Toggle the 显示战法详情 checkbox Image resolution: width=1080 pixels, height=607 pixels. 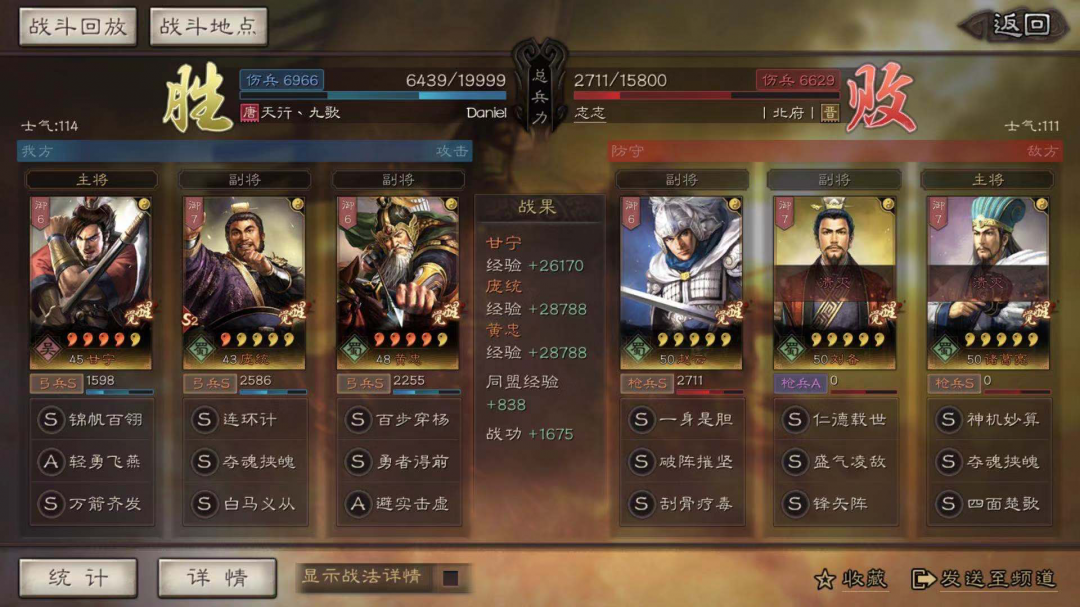coord(451,577)
